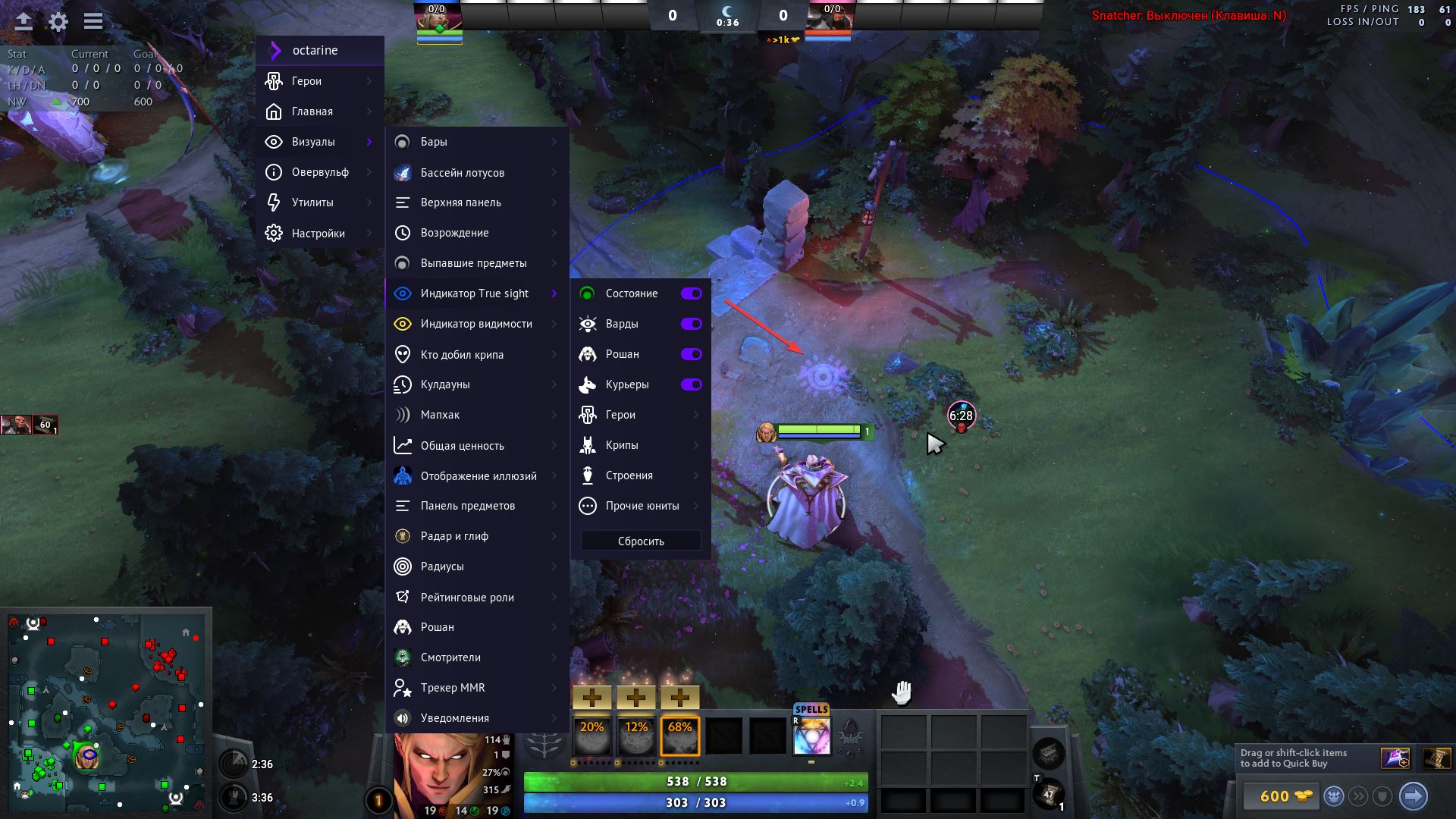Open the gear settings icon
The width and height of the screenshot is (1456, 819).
tap(58, 21)
